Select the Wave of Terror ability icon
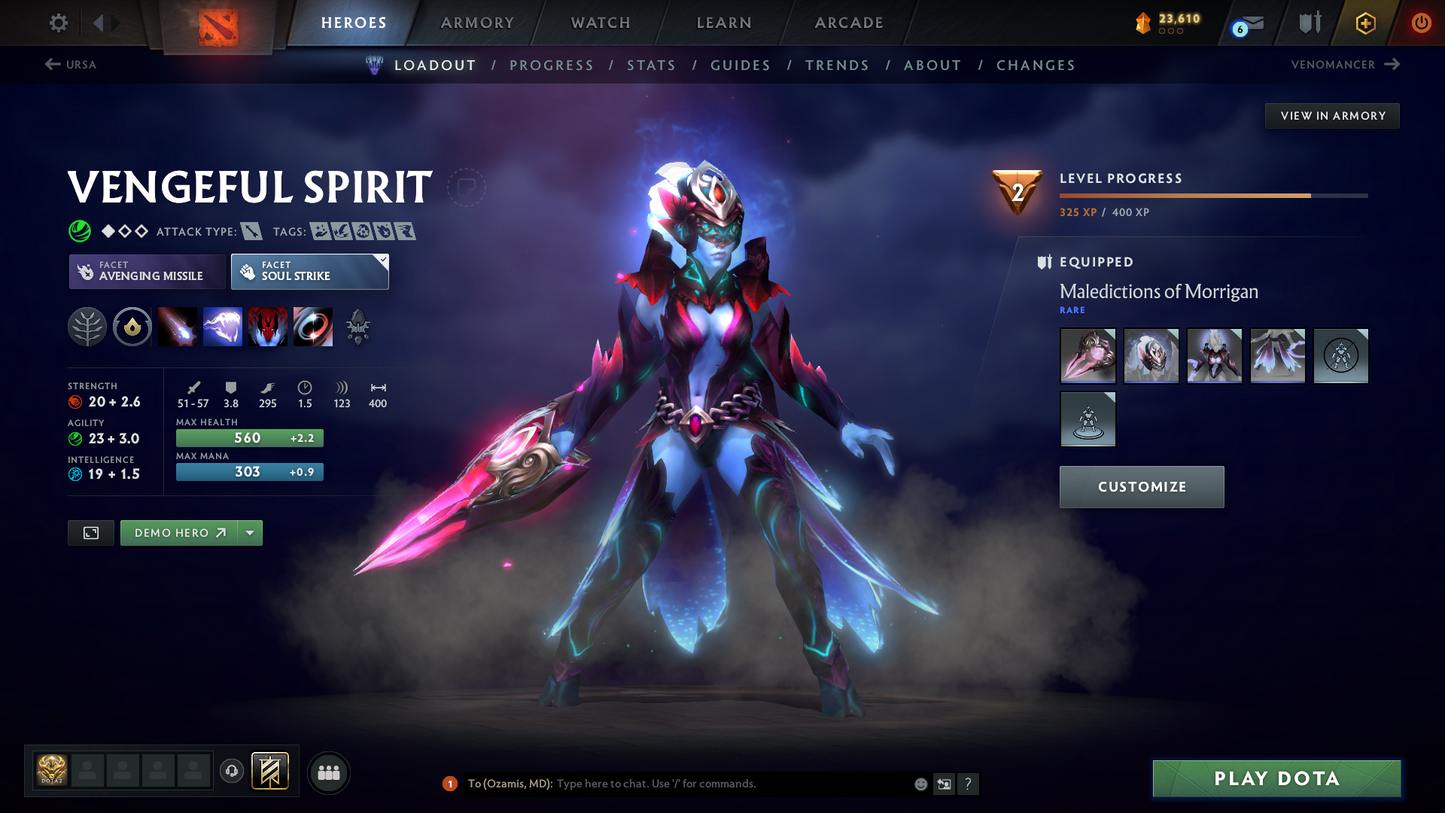This screenshot has height=813, width=1445. (x=222, y=327)
